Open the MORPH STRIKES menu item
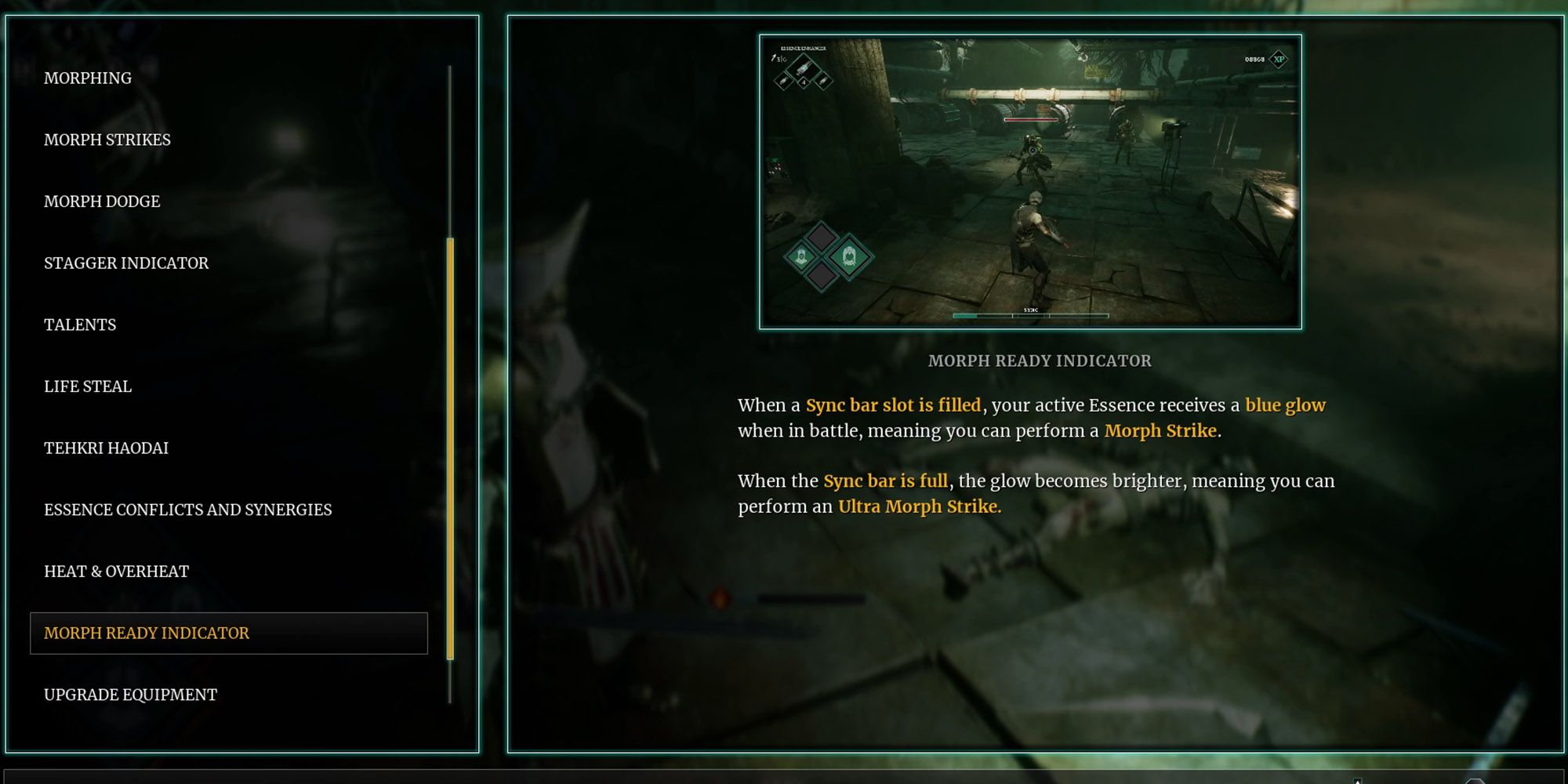1568x784 pixels. (107, 140)
